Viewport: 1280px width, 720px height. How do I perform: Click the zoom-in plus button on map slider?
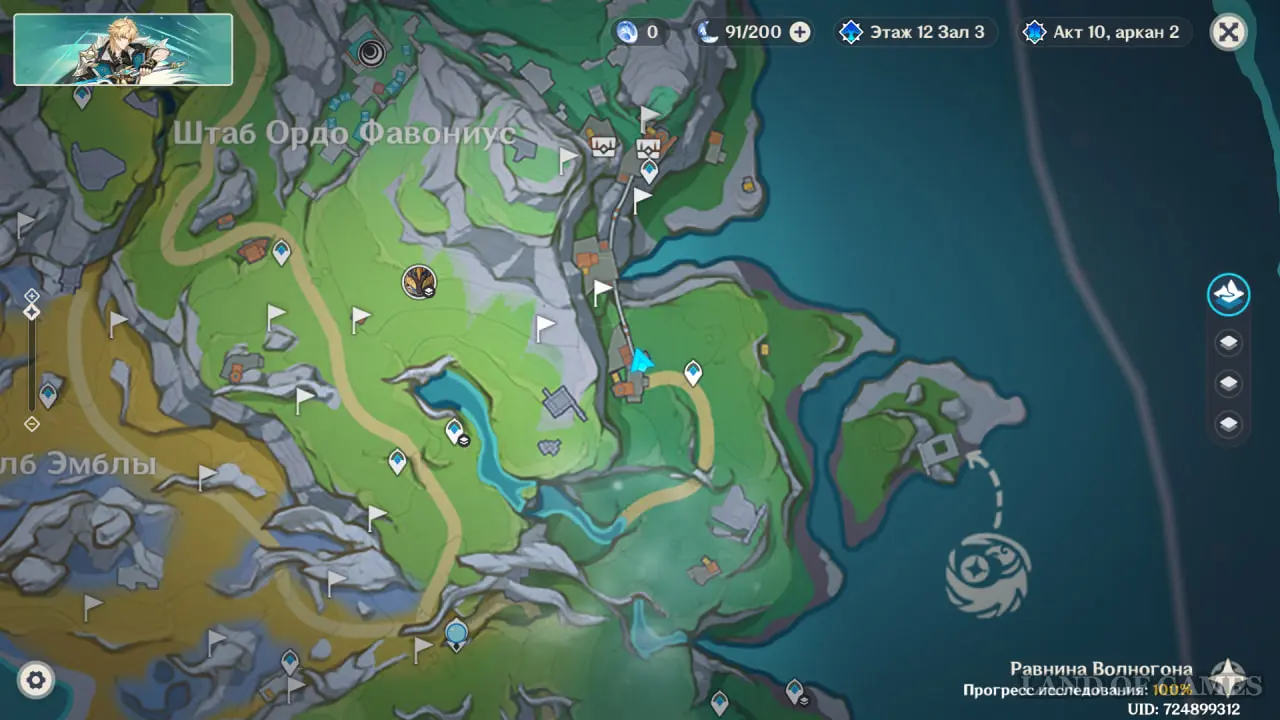(32, 296)
